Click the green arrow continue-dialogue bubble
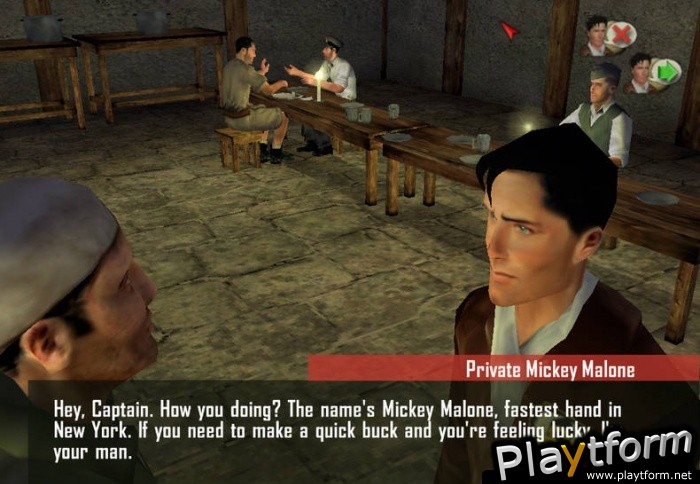Image resolution: width=700 pixels, height=484 pixels. click(664, 73)
